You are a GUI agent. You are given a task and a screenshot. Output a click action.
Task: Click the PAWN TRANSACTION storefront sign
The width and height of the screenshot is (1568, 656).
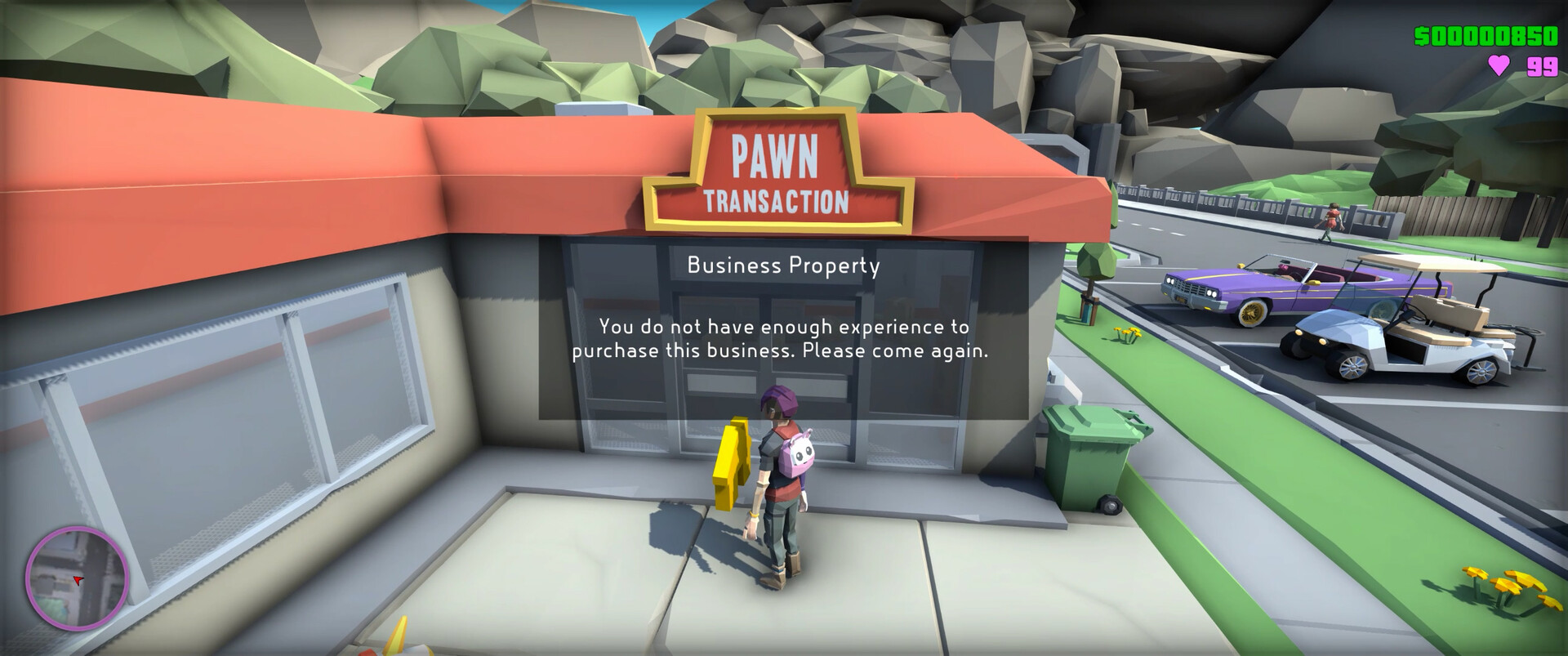777,168
